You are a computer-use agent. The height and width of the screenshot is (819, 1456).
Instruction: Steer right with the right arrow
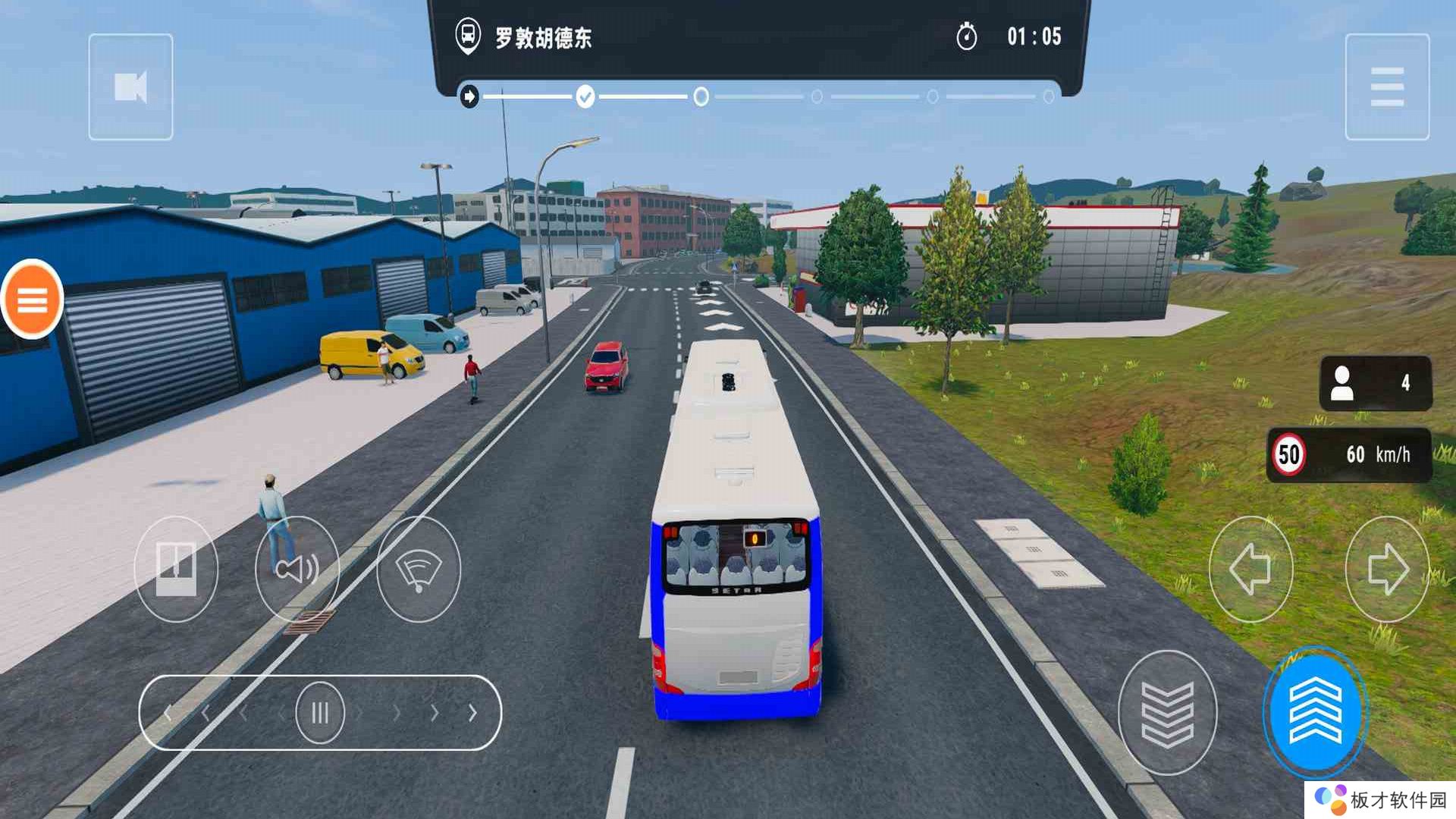1386,569
